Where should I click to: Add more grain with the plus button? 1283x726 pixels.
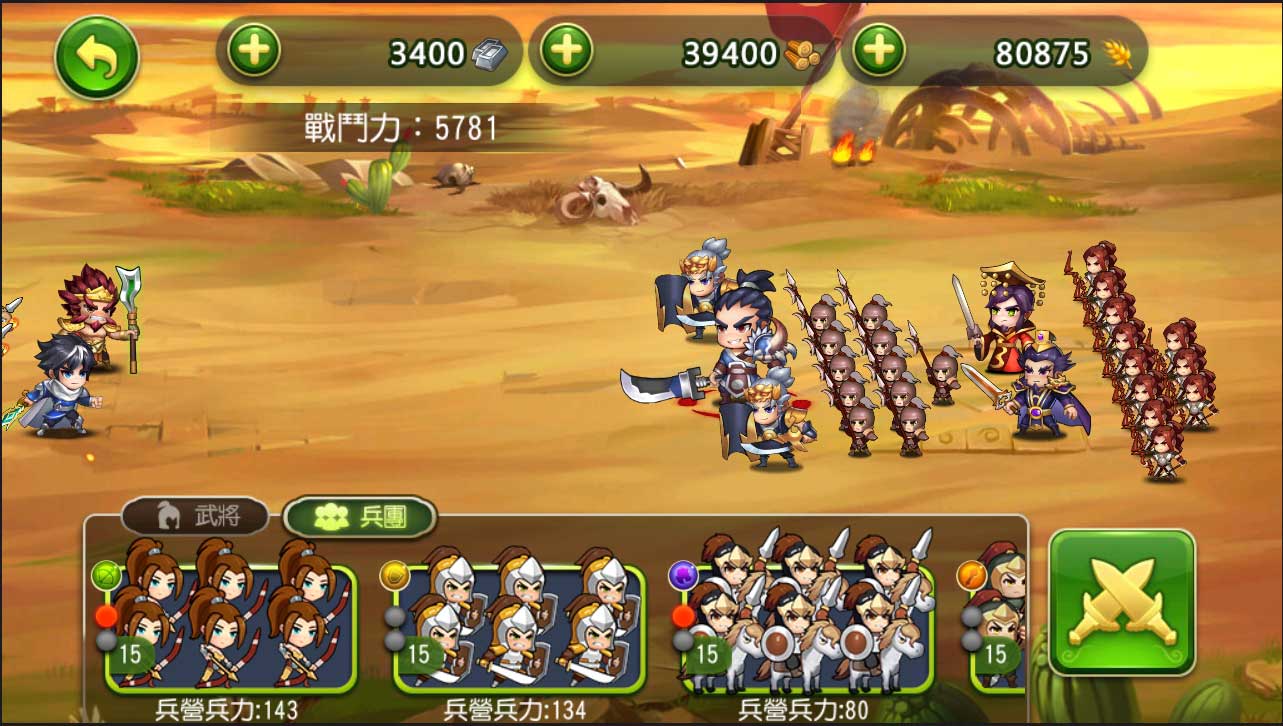[x=879, y=50]
